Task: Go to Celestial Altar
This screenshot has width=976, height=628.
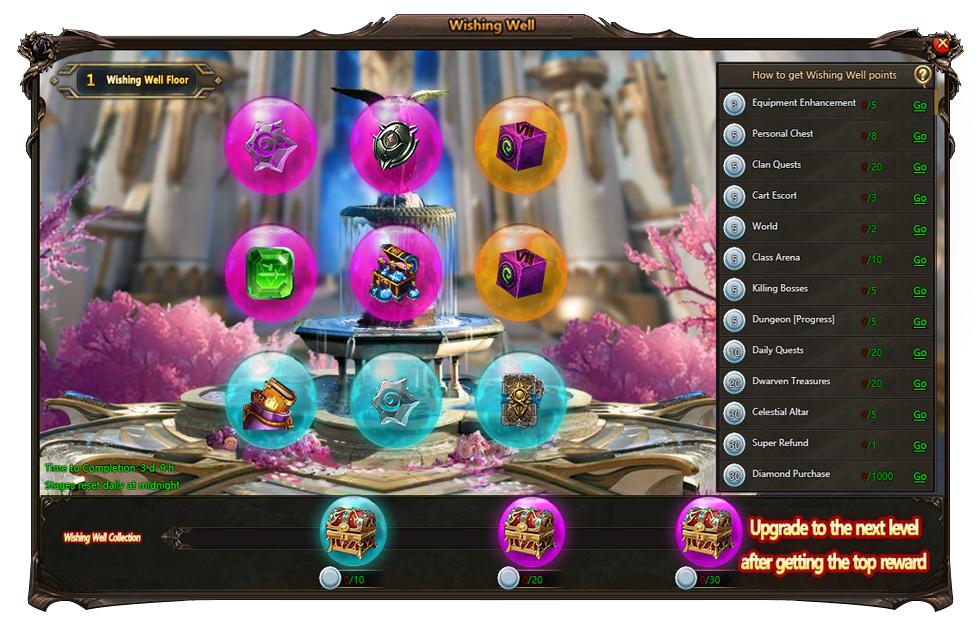Action: tap(919, 415)
